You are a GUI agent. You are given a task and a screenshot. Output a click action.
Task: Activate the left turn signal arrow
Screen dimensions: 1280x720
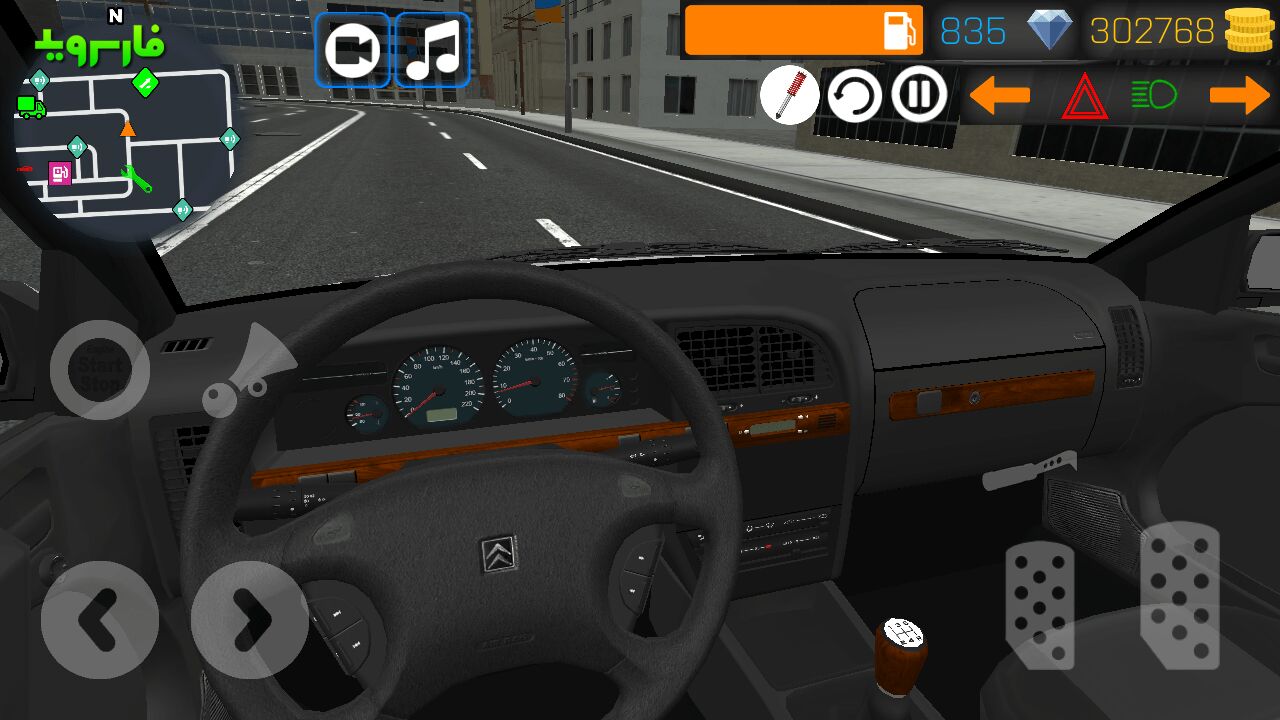coord(999,96)
